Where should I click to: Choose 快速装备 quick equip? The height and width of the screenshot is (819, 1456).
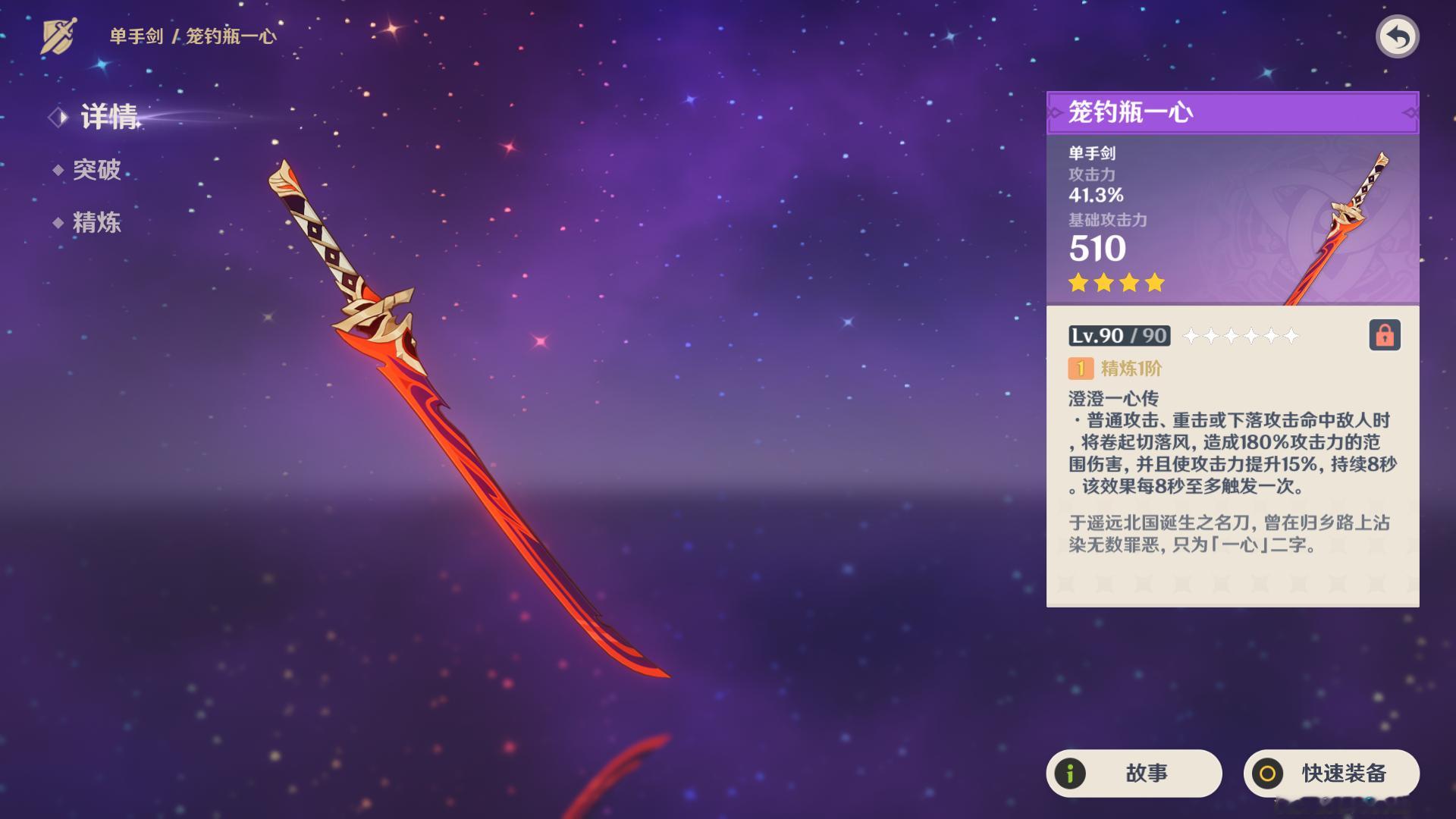click(1331, 773)
